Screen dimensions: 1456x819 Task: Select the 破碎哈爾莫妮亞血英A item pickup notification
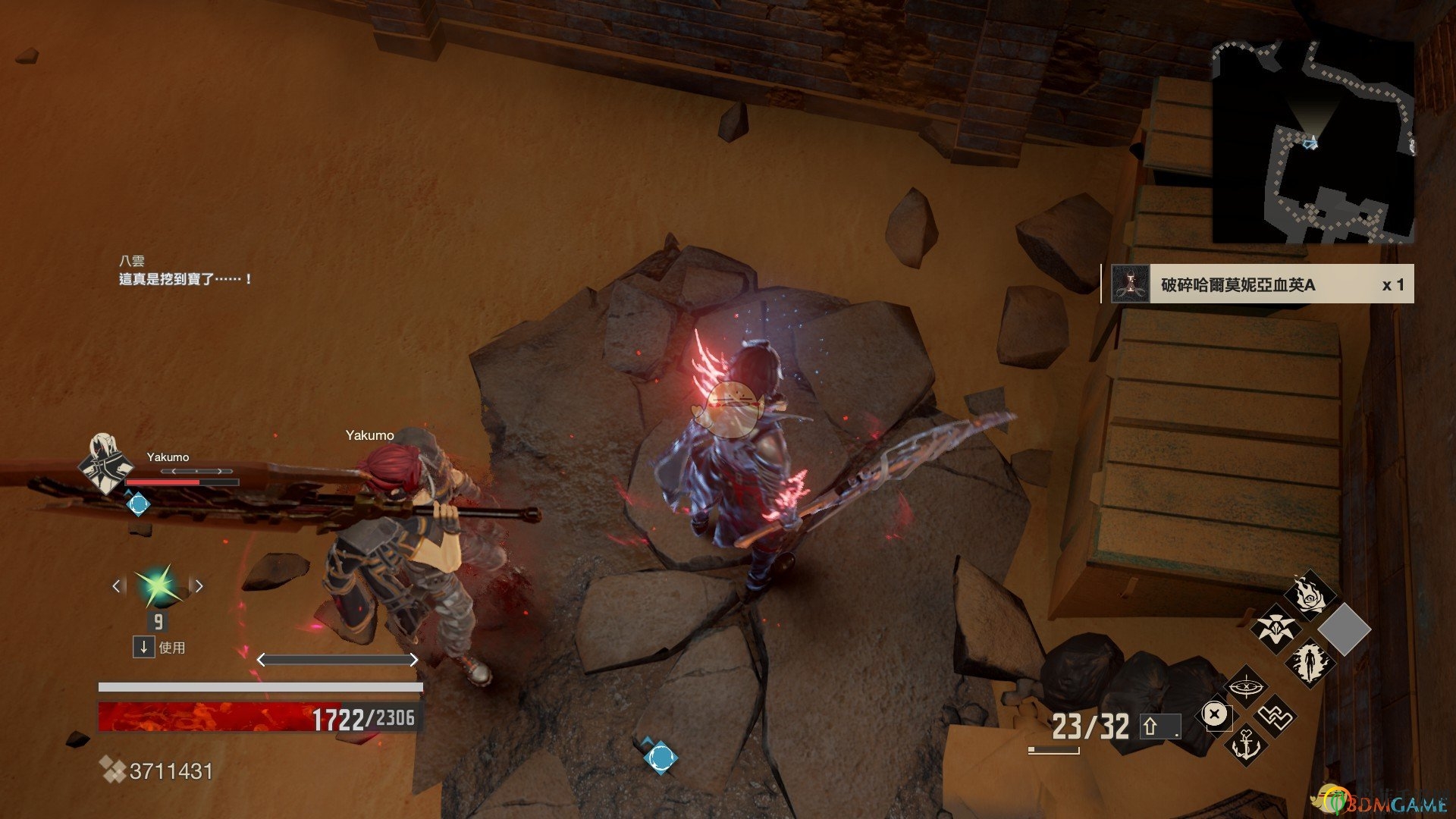click(1257, 284)
